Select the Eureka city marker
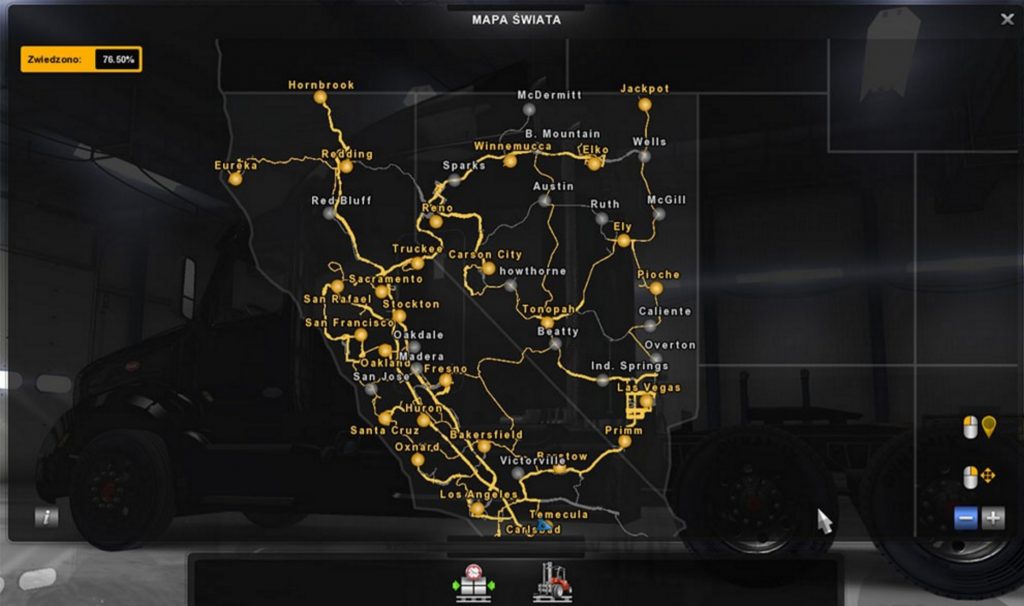The height and width of the screenshot is (606, 1024). 236,178
